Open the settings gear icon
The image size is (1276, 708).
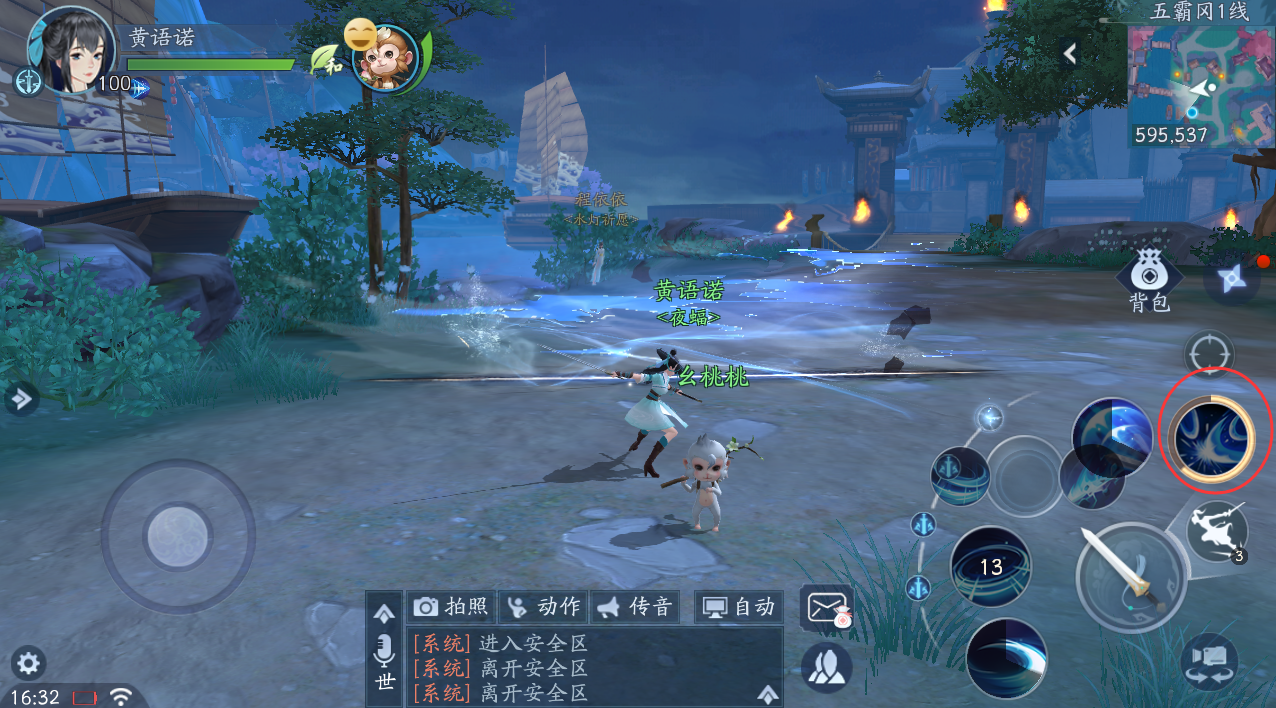point(28,662)
